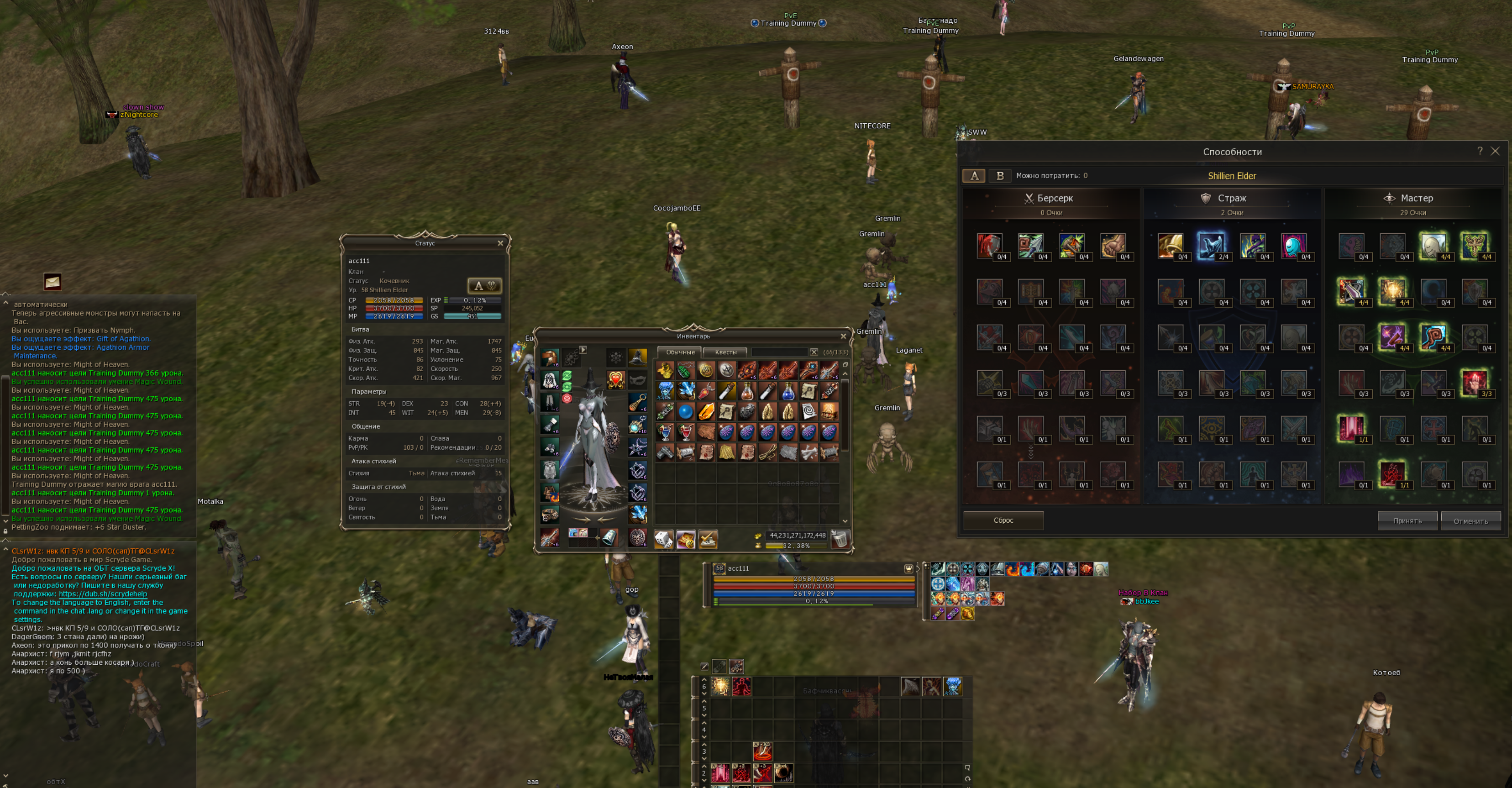
Task: Open the mail envelope icon
Action: point(52,282)
